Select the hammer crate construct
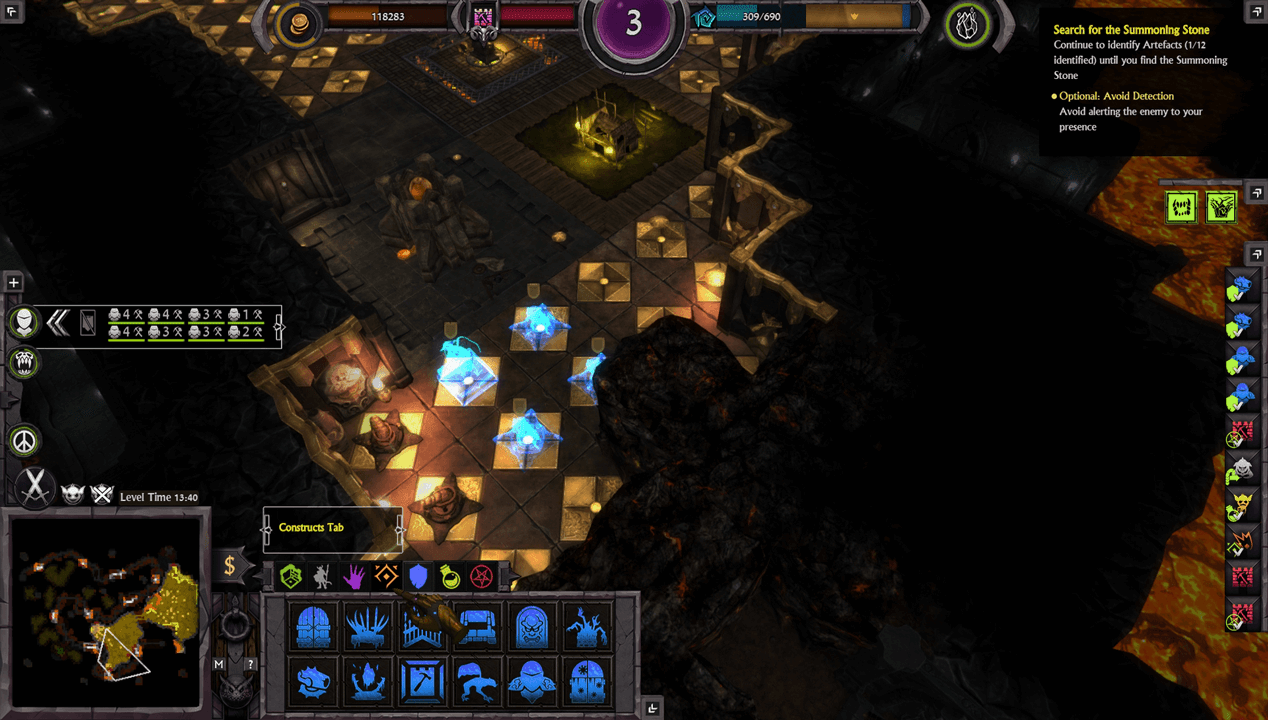Screen dimensions: 1268x720 pos(423,681)
